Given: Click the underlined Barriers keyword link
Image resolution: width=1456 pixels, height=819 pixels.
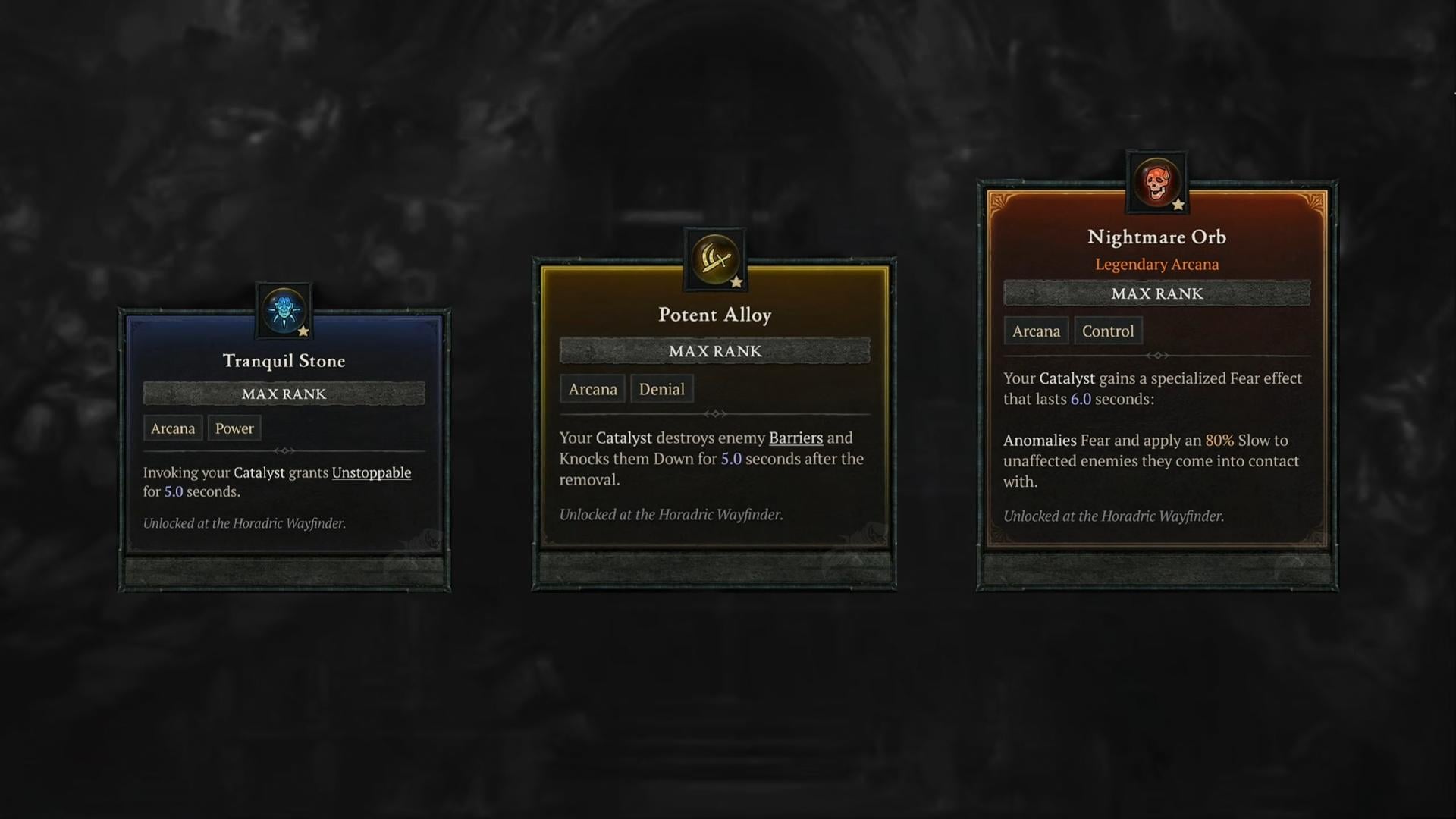Looking at the screenshot, I should tap(795, 438).
